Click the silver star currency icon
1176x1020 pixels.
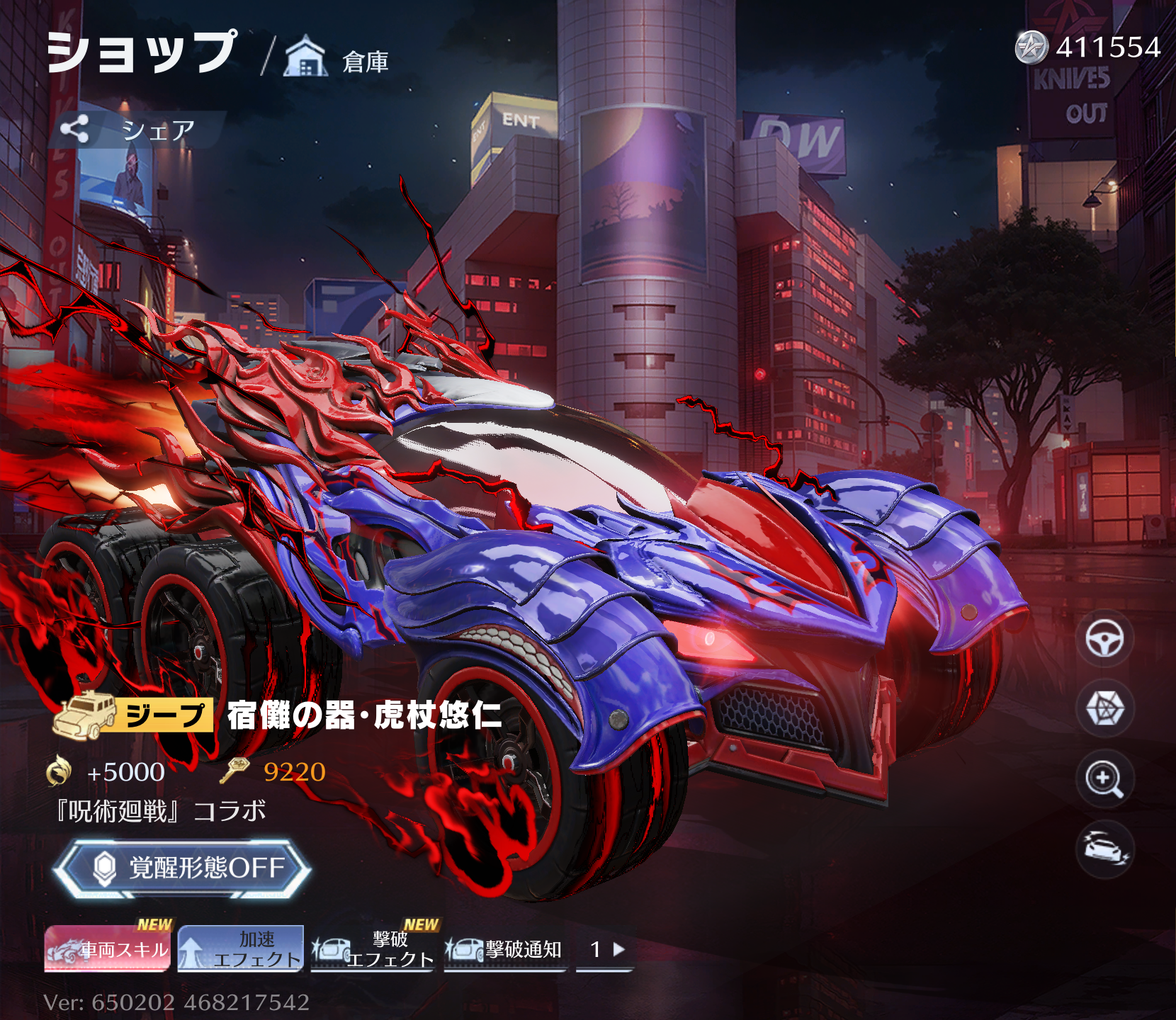click(1031, 48)
